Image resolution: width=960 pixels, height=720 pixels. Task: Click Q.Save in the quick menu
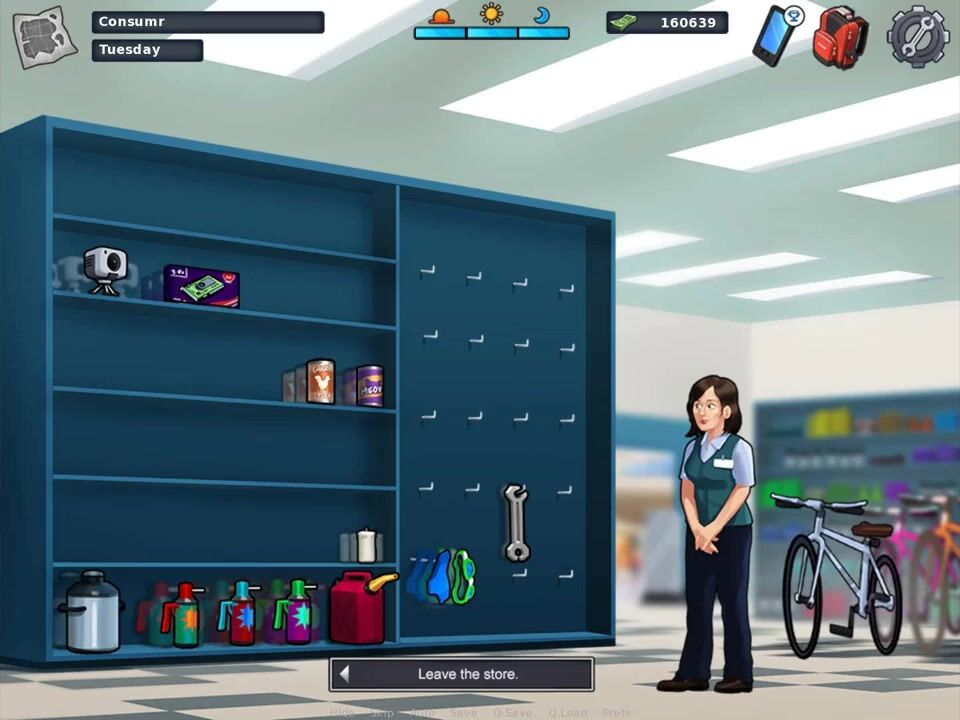(510, 713)
